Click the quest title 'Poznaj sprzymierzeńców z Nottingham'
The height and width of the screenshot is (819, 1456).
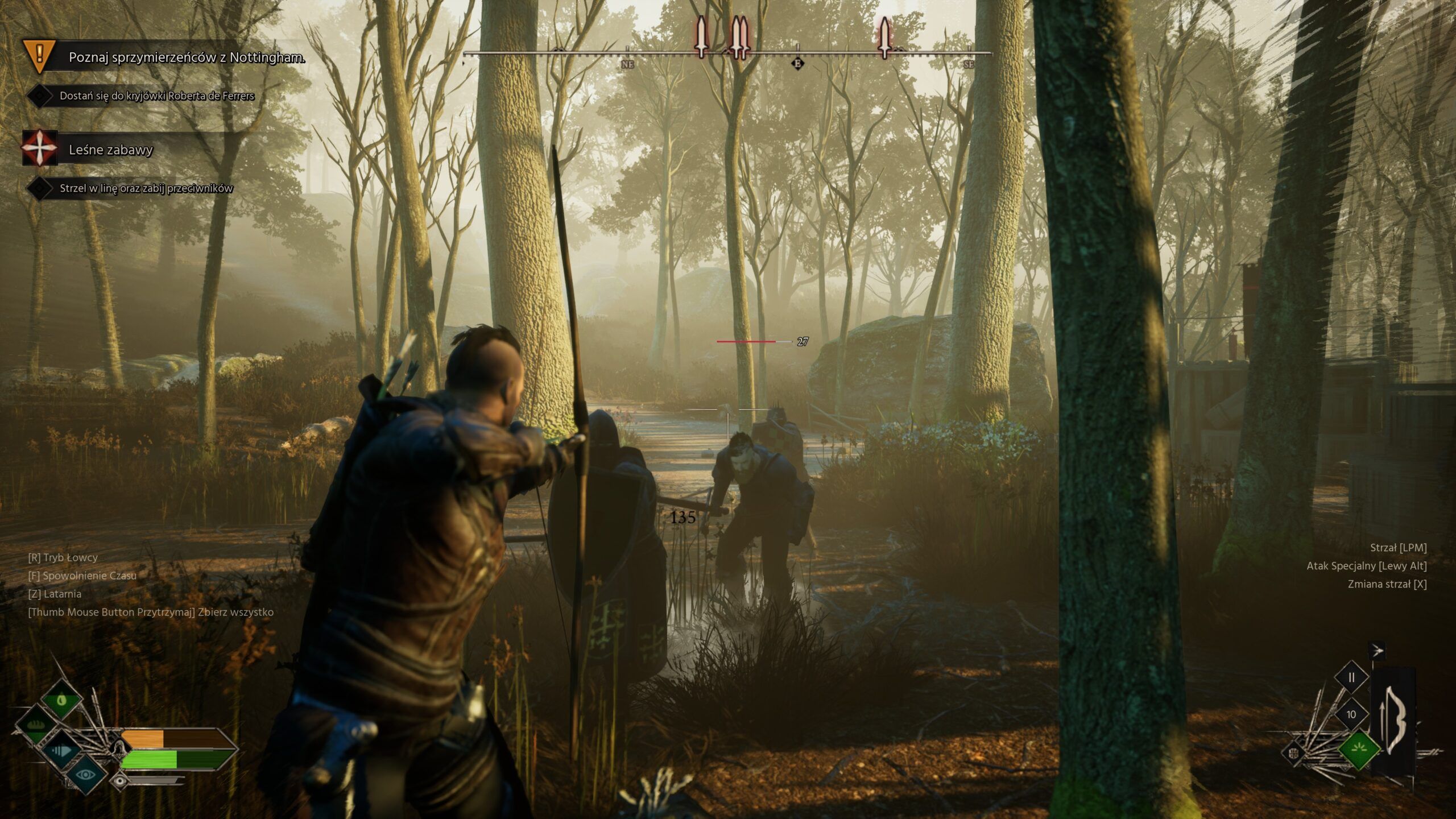pyautogui.click(x=186, y=57)
